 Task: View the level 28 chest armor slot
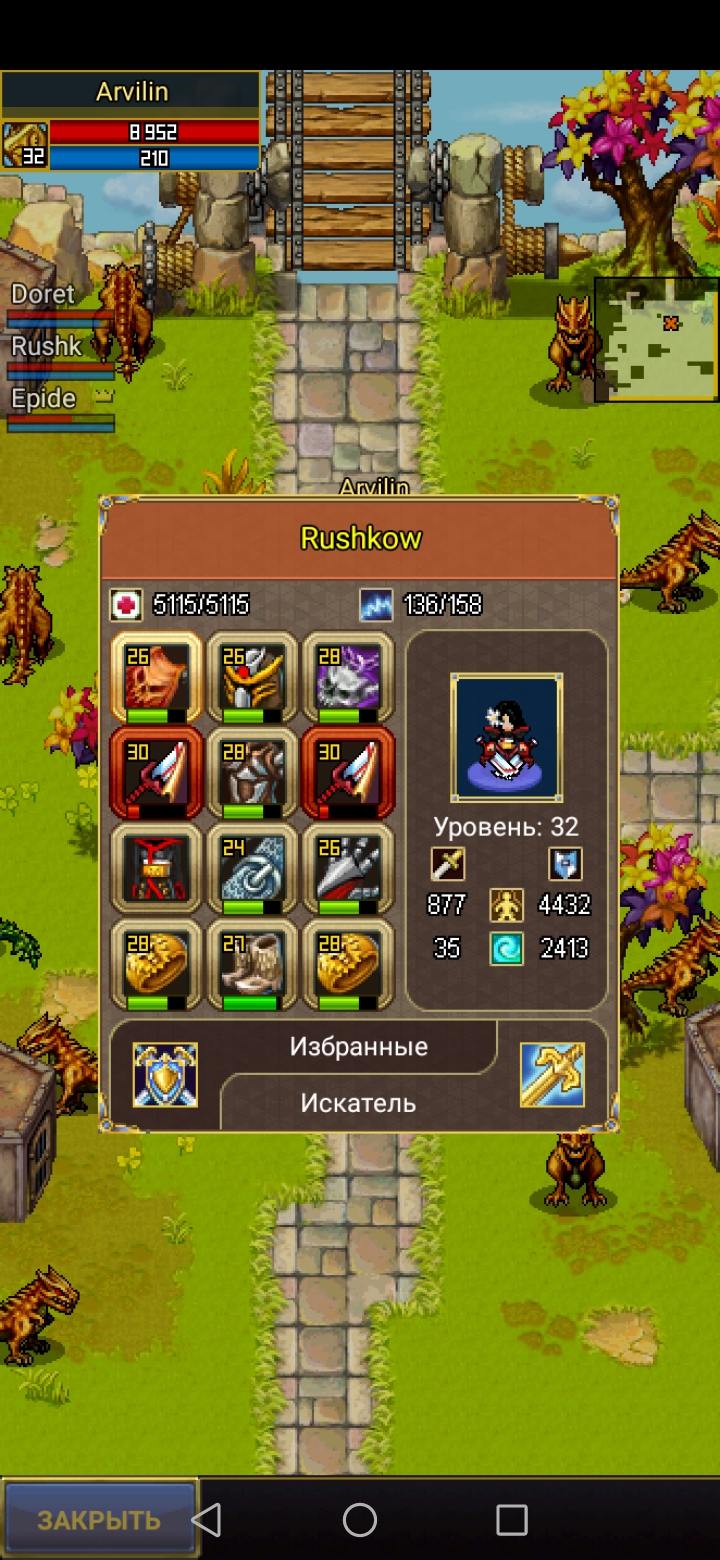pos(252,773)
